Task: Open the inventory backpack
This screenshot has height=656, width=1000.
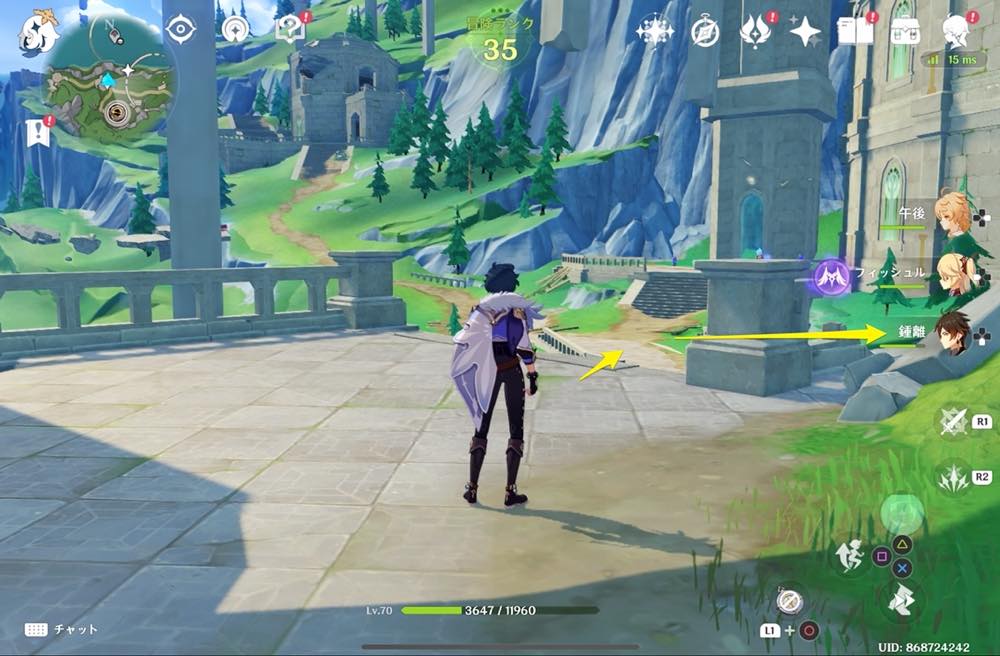Action: click(x=907, y=31)
